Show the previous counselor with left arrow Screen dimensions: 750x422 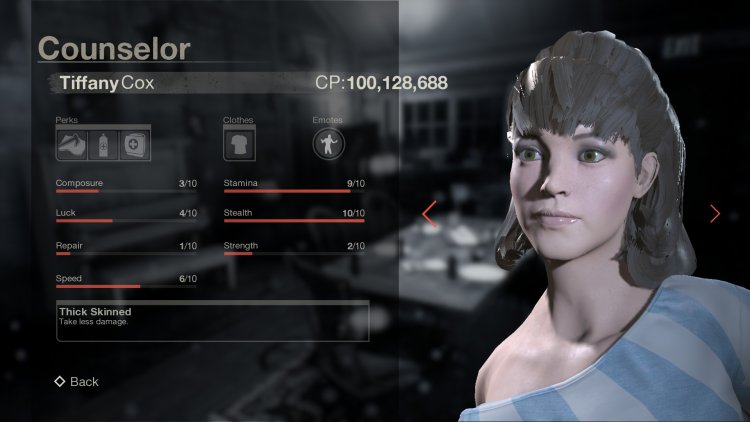[x=429, y=213]
